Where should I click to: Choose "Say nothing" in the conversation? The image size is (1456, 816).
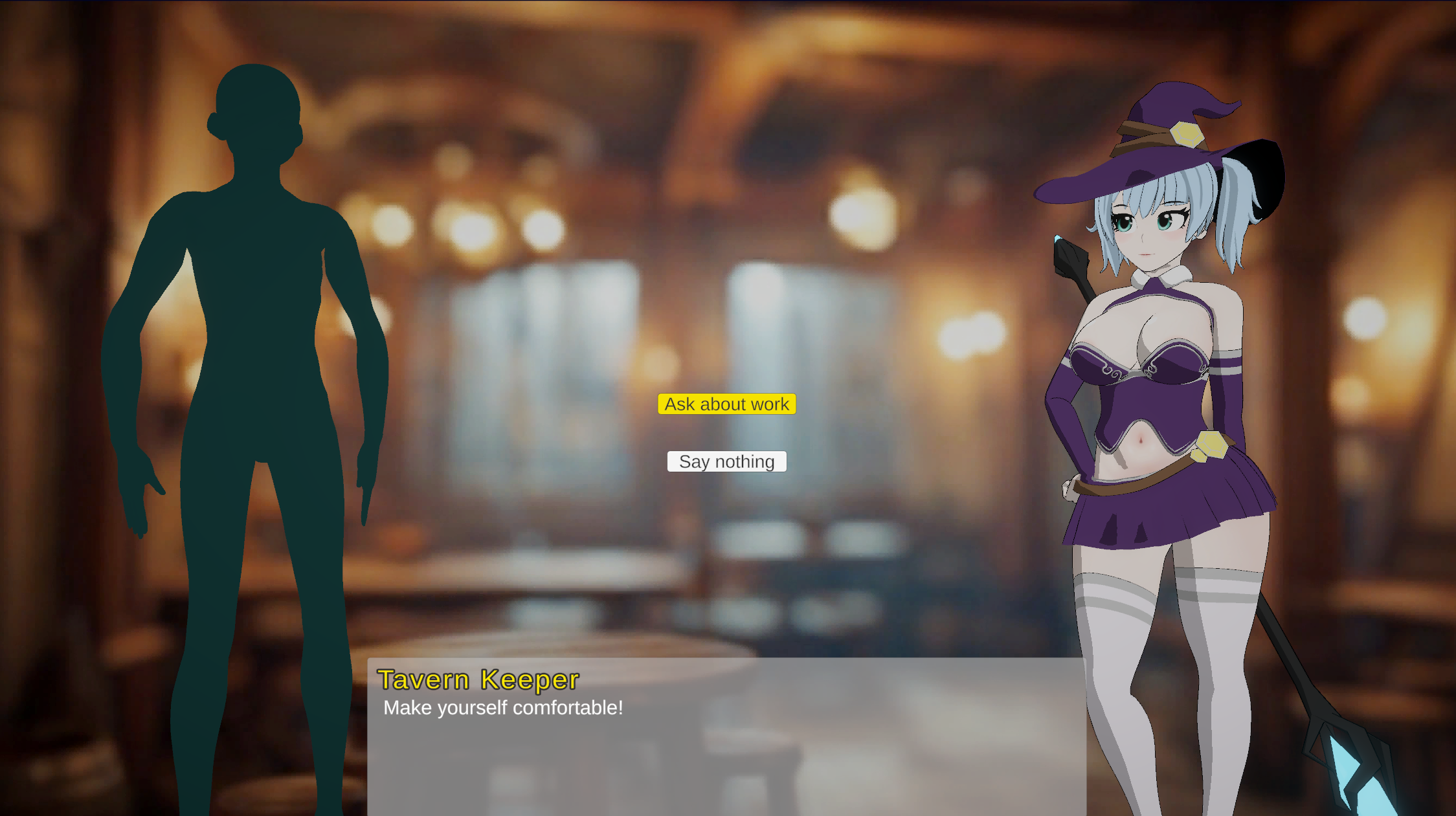pos(726,461)
